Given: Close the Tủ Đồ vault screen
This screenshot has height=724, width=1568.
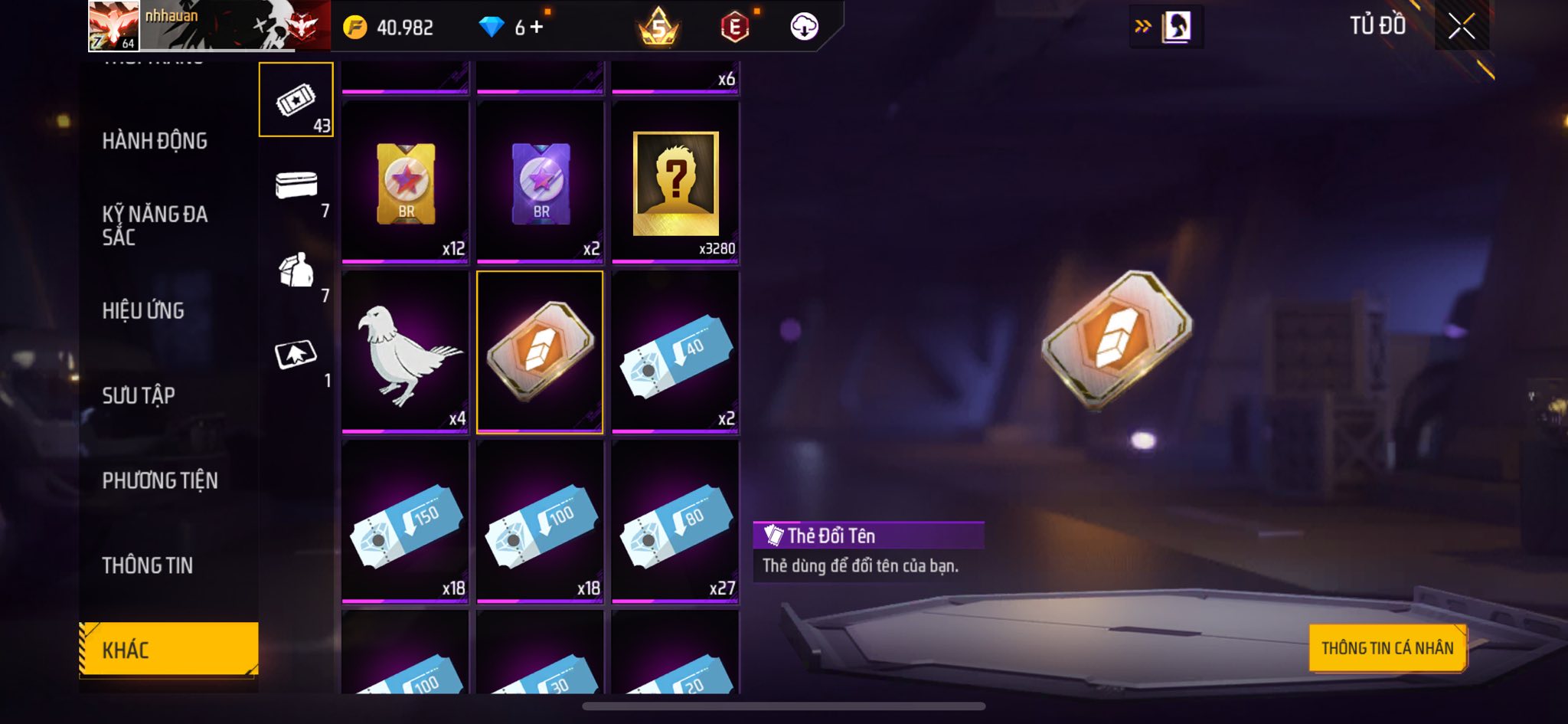Looking at the screenshot, I should coord(1461,27).
